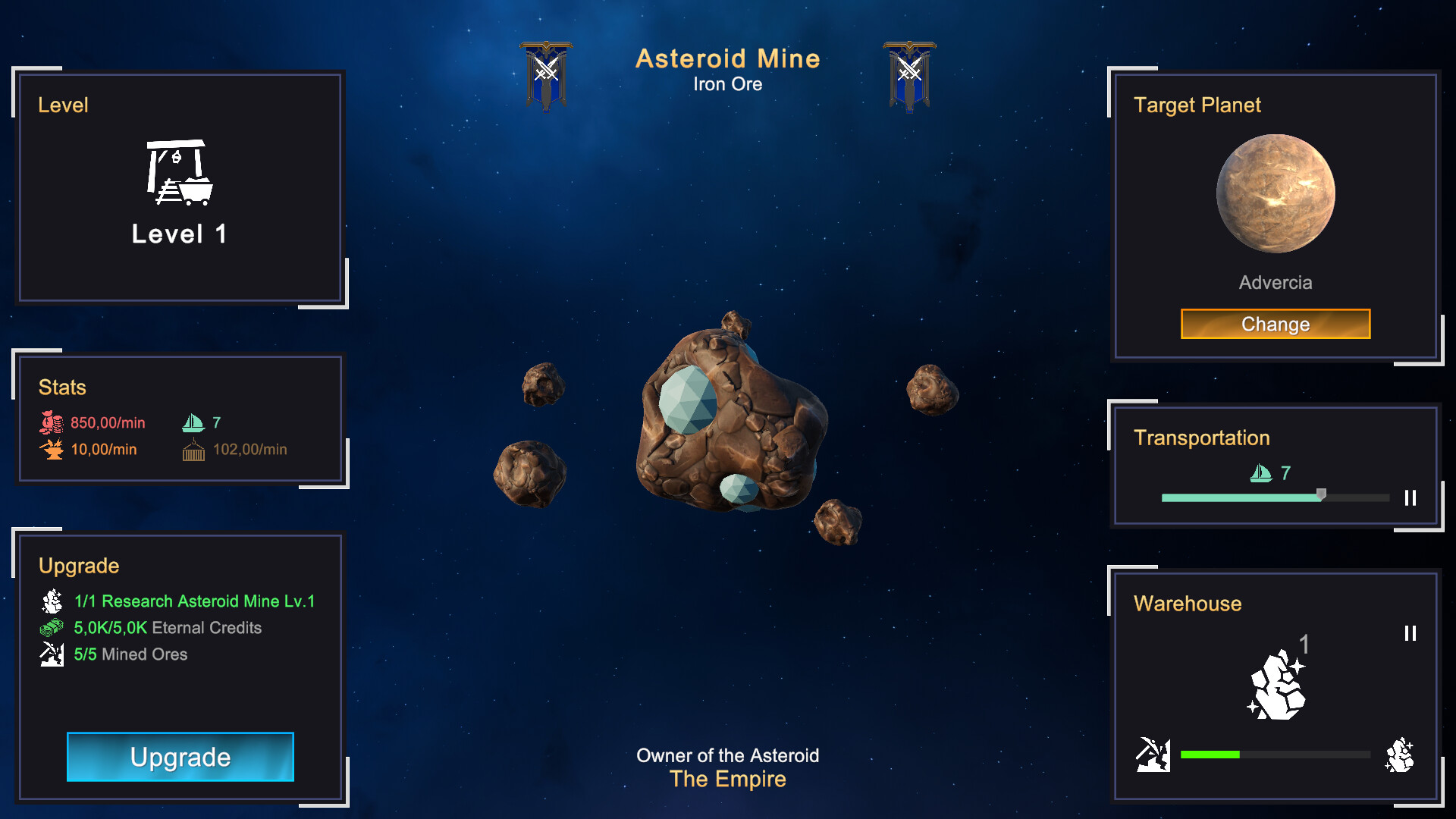Select the Advercia planet thumbnail
The height and width of the screenshot is (819, 1456).
click(x=1276, y=192)
